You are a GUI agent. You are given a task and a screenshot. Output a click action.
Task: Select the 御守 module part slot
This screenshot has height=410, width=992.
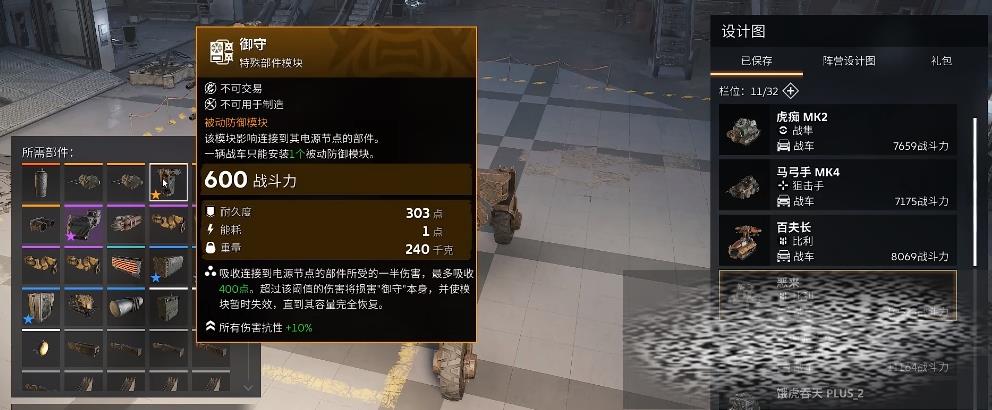[168, 183]
